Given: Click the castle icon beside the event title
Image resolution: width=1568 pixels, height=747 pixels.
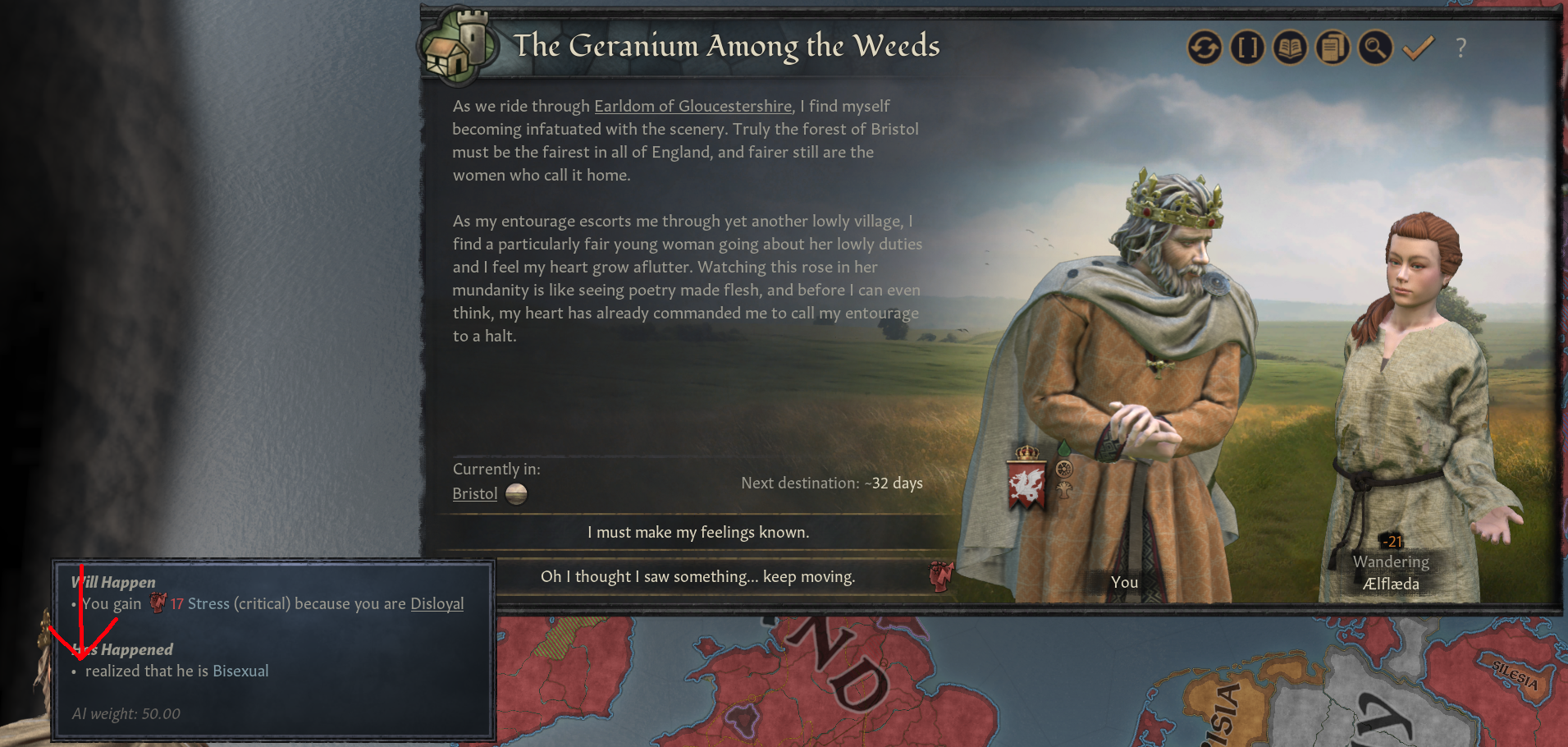Looking at the screenshot, I should [458, 46].
